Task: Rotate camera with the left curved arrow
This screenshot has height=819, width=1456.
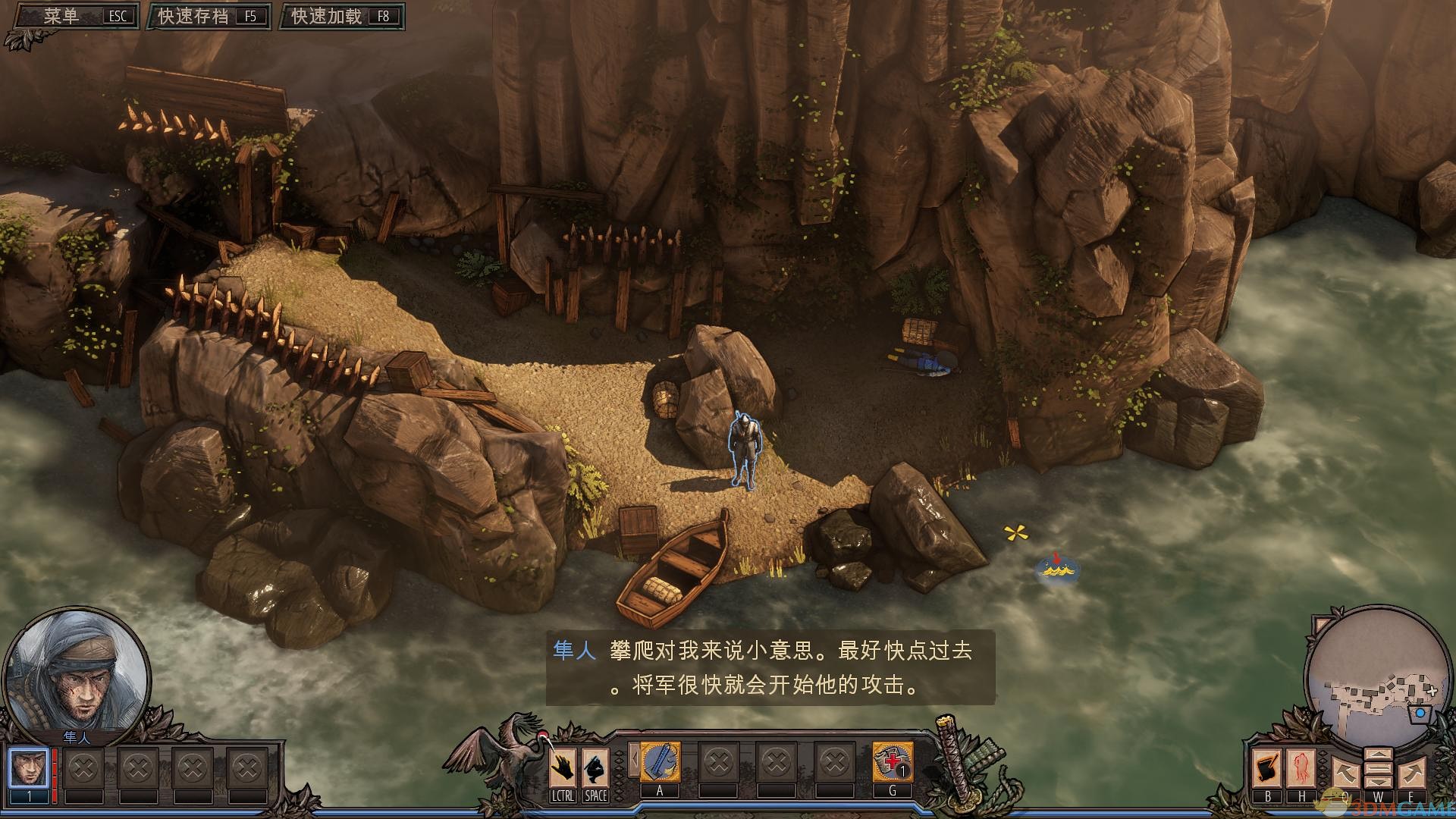Action: point(1345,775)
